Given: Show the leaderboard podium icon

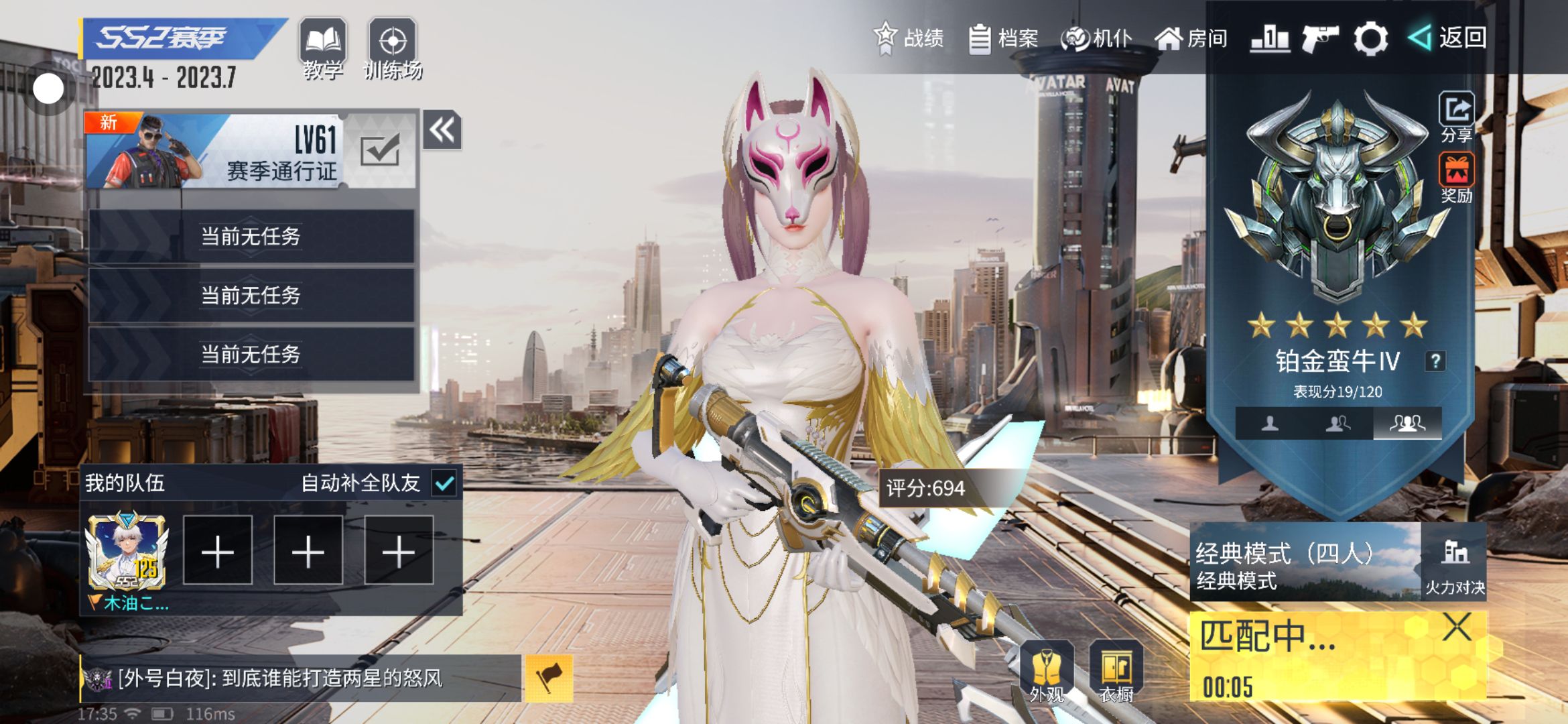Looking at the screenshot, I should tap(1270, 38).
